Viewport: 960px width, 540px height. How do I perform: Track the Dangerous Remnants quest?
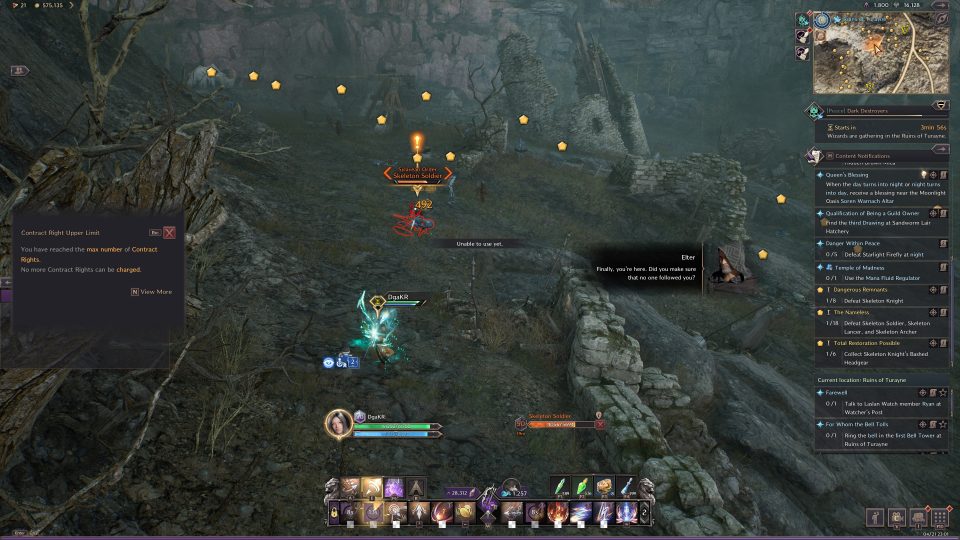[x=933, y=289]
